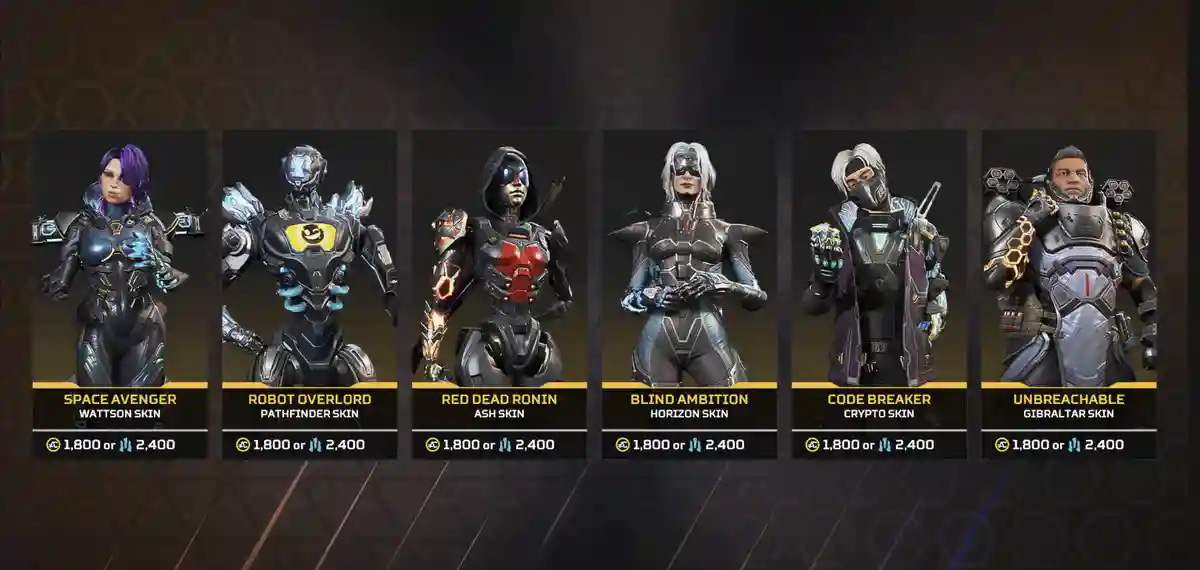The width and height of the screenshot is (1200, 570).
Task: Select the Space Avenger Wattson skin
Action: pyautogui.click(x=120, y=290)
